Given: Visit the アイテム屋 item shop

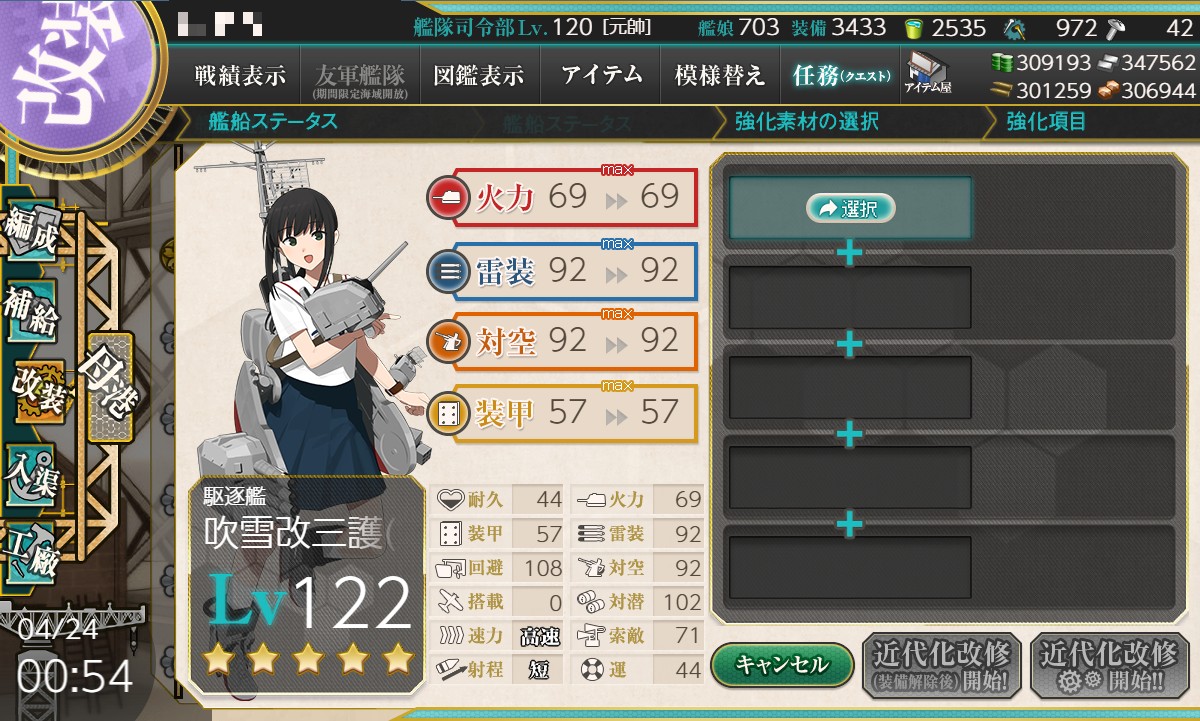Looking at the screenshot, I should click(x=927, y=74).
